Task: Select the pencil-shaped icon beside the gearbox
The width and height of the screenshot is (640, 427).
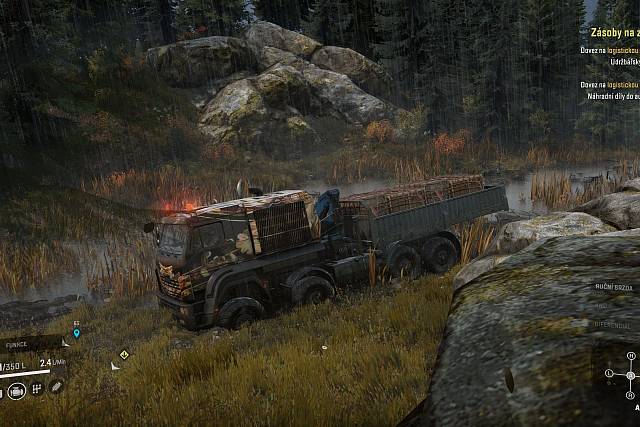Action: click(x=57, y=386)
